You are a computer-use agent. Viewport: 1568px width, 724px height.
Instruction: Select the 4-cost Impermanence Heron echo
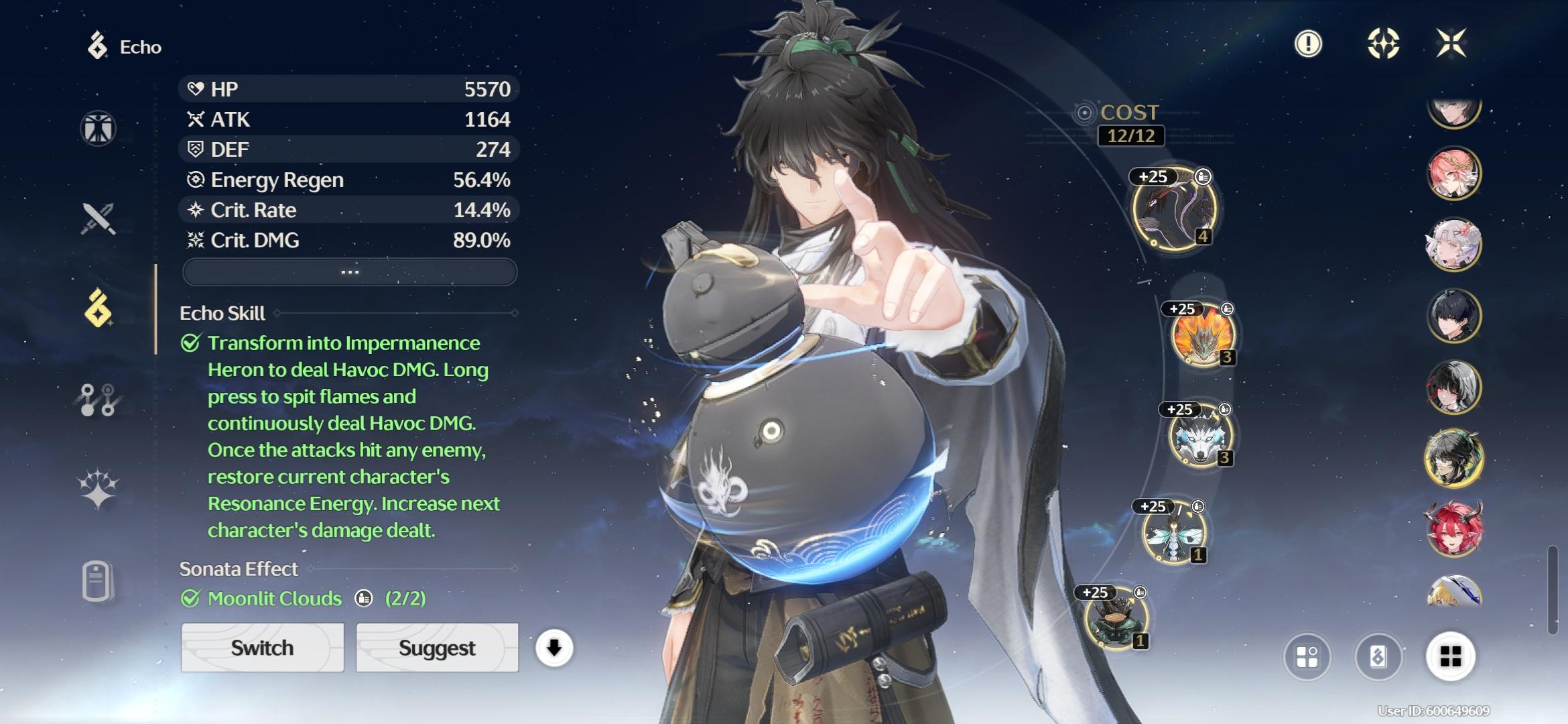coord(1173,210)
